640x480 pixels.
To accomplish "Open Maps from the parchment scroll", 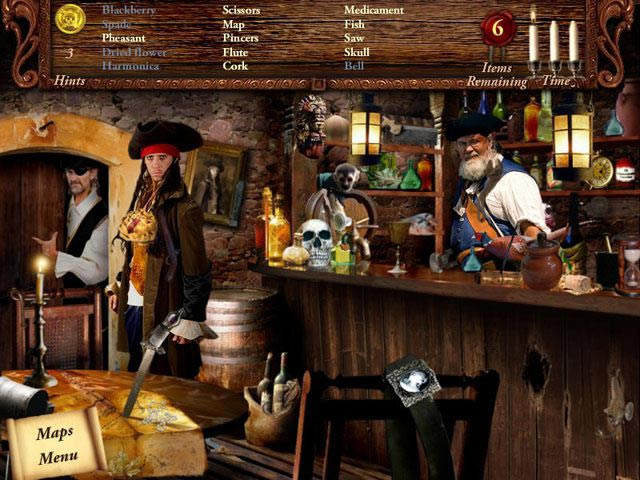I will click(55, 433).
